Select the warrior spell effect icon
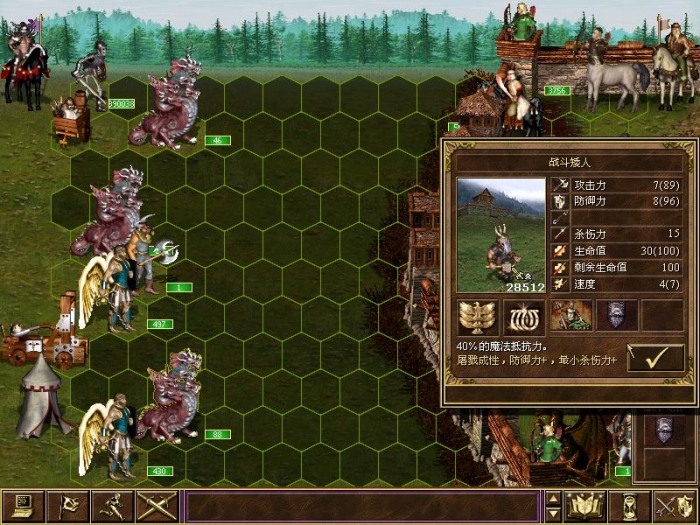Screen dimensions: 700x525 point(571,316)
